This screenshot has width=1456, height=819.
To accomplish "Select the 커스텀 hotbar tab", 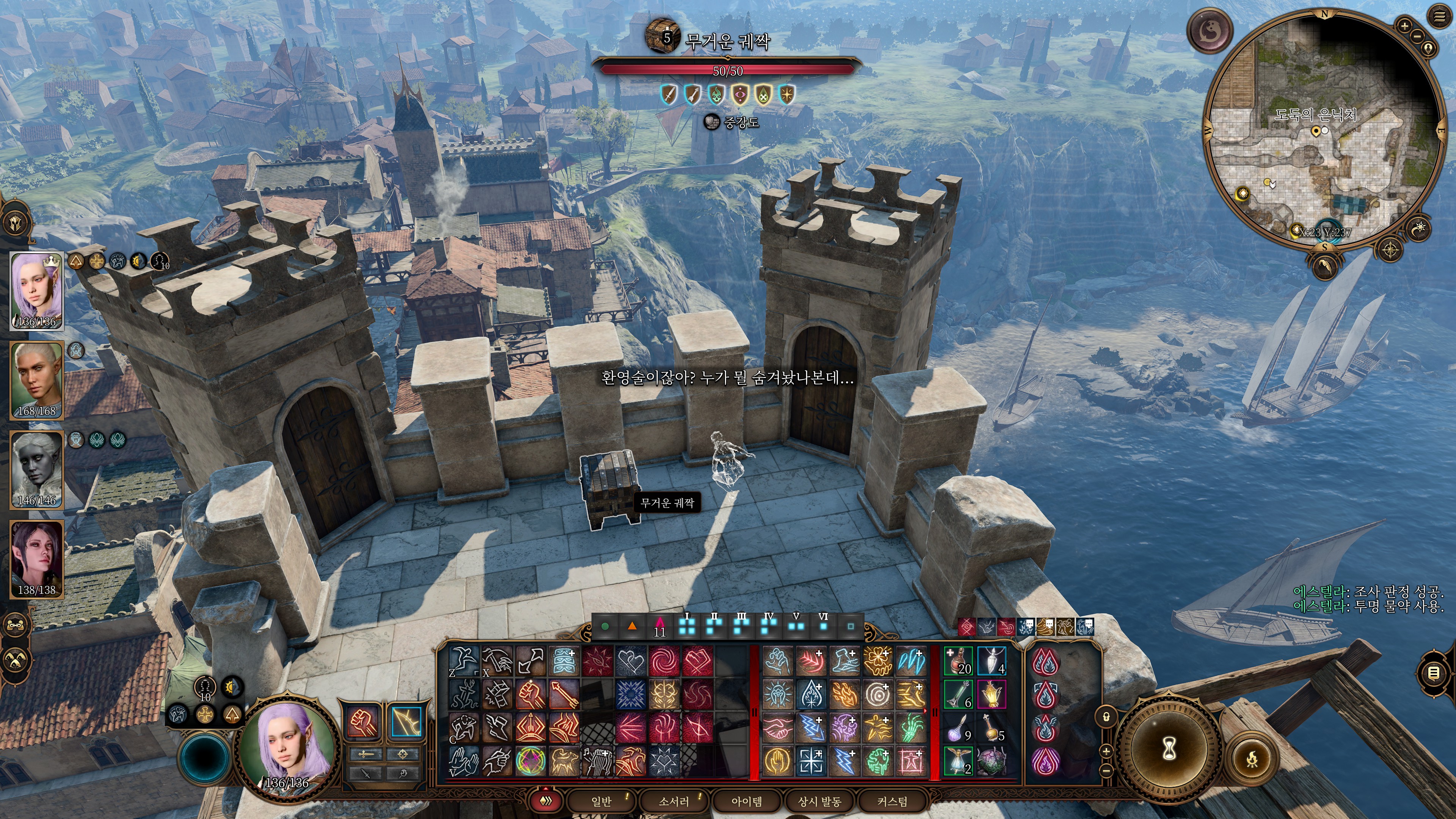I will click(x=892, y=802).
